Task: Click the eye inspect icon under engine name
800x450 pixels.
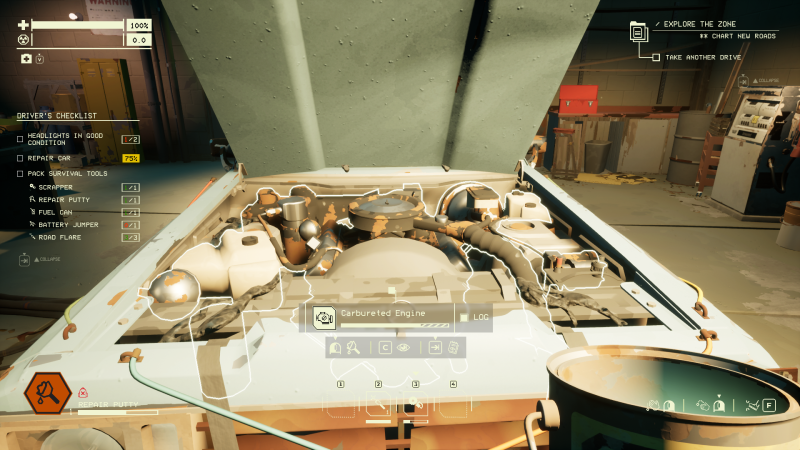Action: pyautogui.click(x=404, y=348)
